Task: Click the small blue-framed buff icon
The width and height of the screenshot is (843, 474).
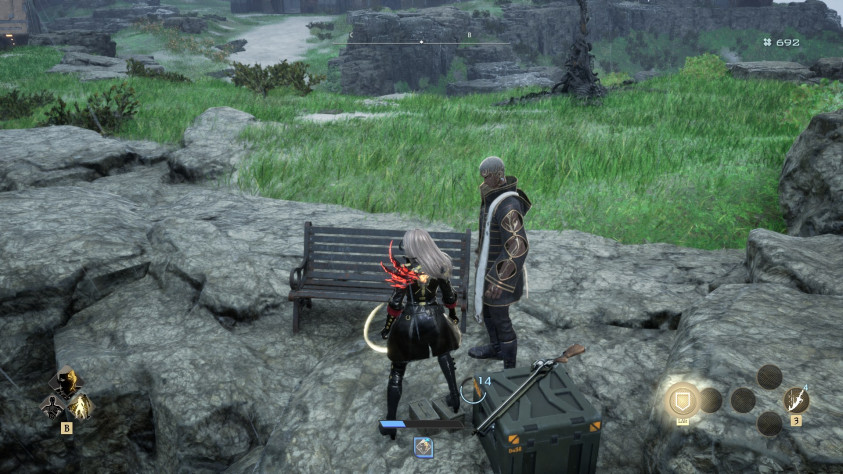Action: pyautogui.click(x=424, y=448)
